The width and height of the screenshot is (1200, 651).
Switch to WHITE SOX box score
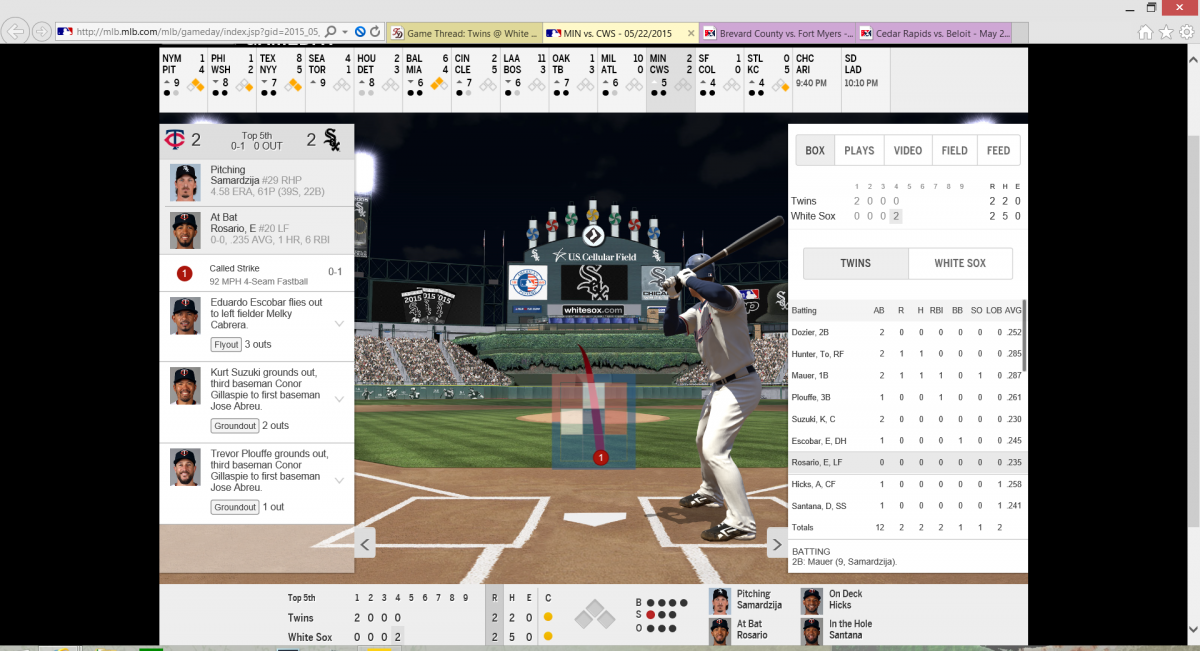point(960,264)
